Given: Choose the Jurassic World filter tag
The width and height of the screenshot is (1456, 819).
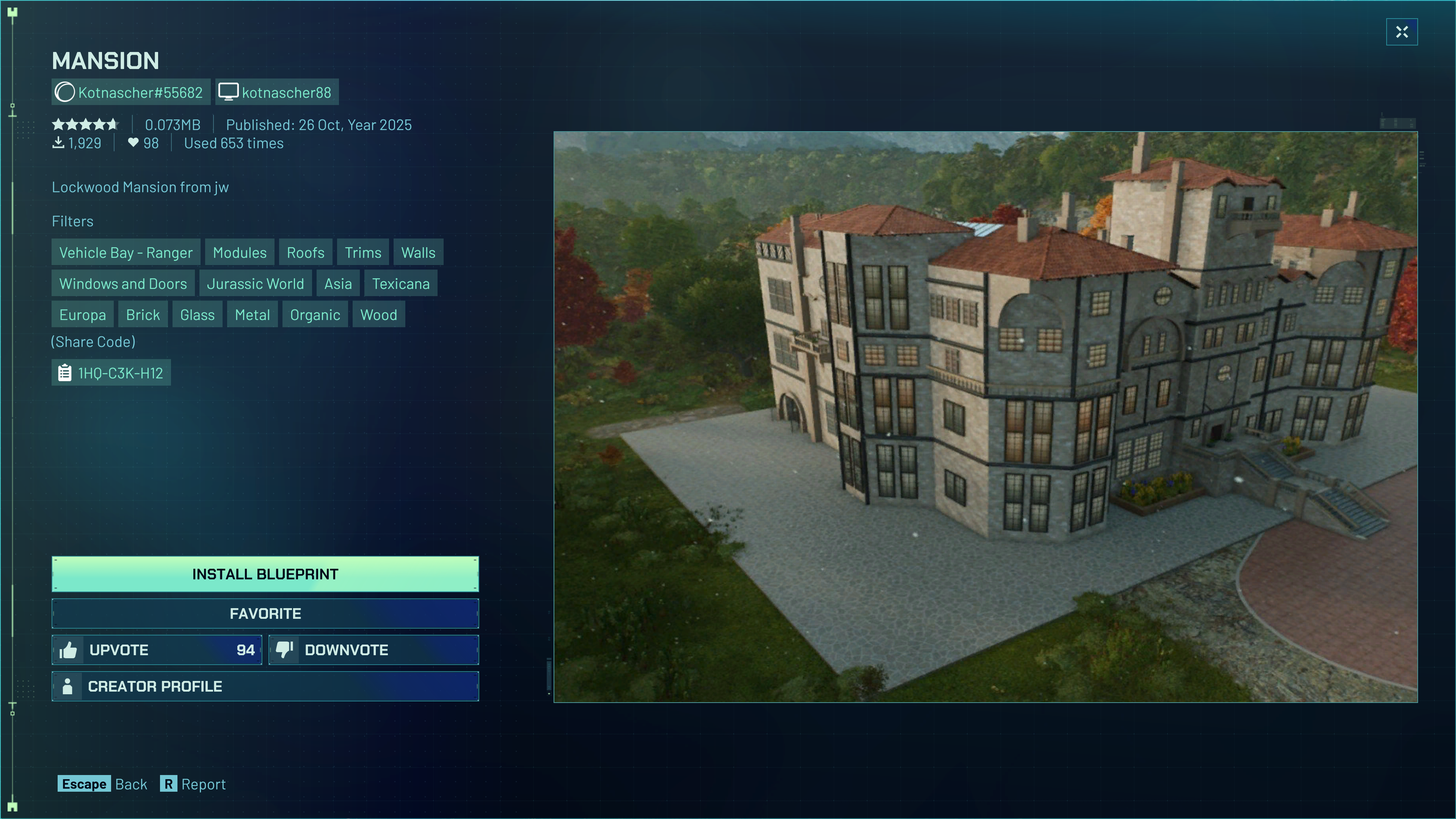Looking at the screenshot, I should coord(255,284).
